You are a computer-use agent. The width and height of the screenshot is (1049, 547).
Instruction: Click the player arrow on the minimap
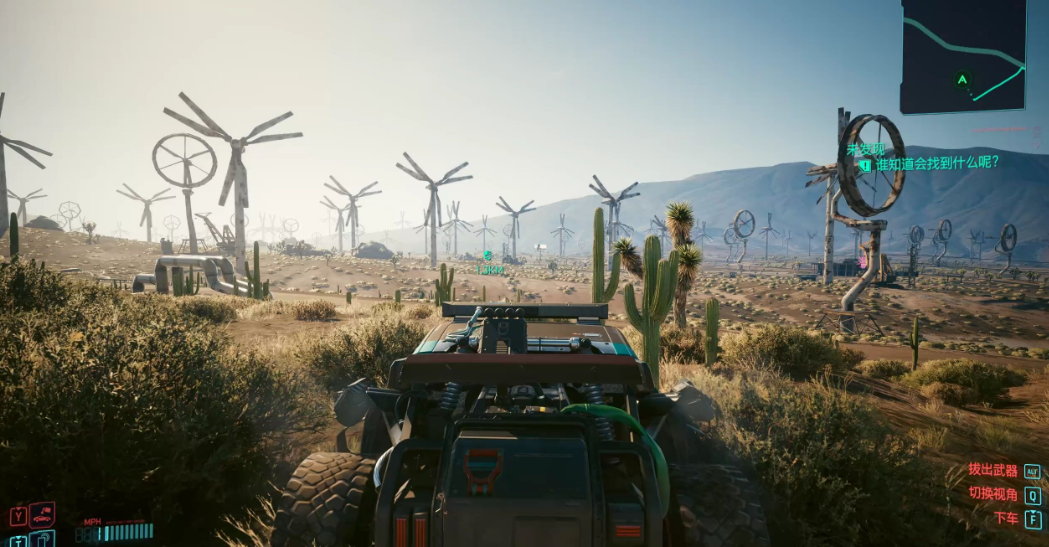(962, 80)
